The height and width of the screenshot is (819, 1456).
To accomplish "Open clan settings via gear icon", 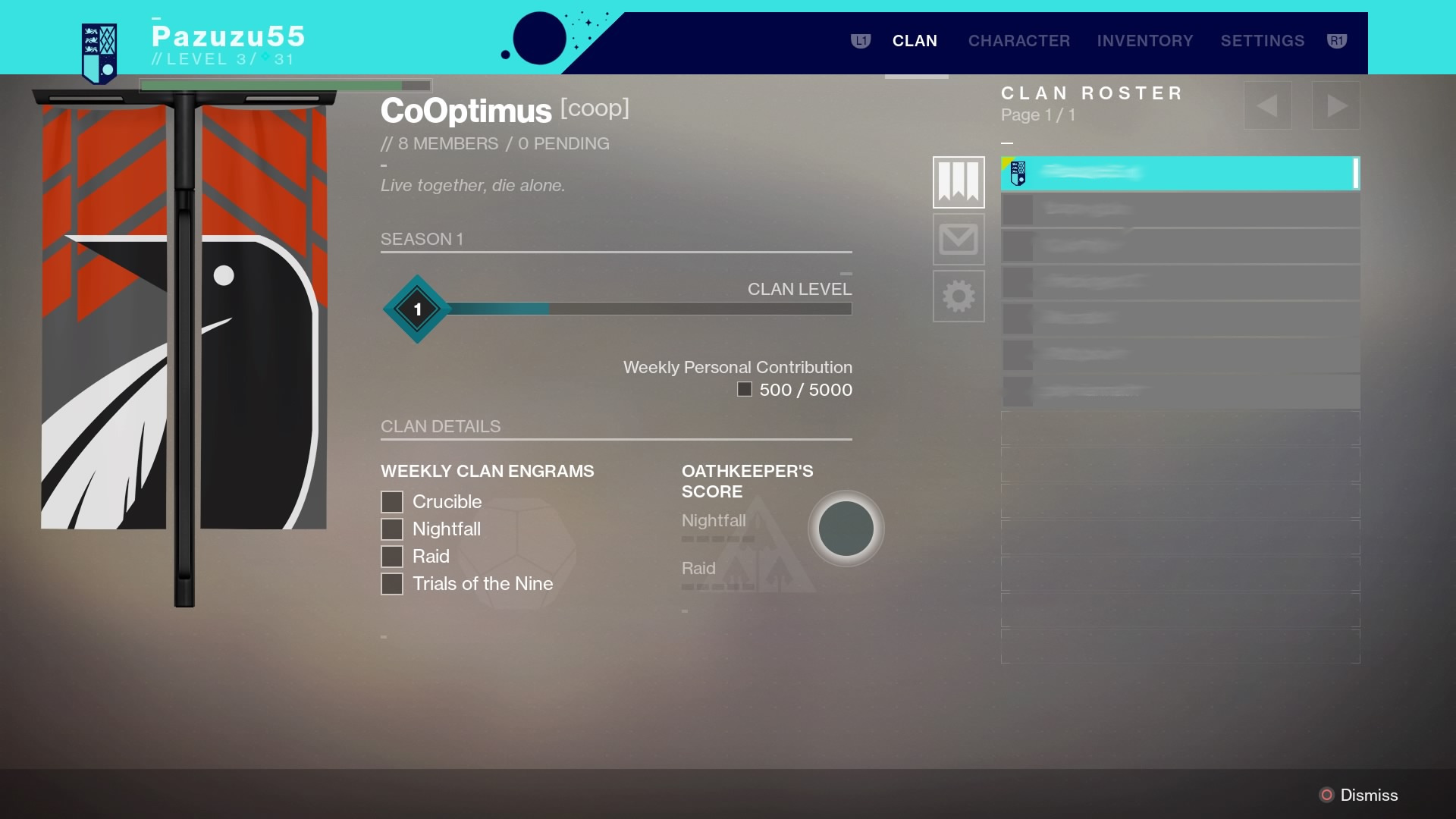I will pyautogui.click(x=959, y=297).
